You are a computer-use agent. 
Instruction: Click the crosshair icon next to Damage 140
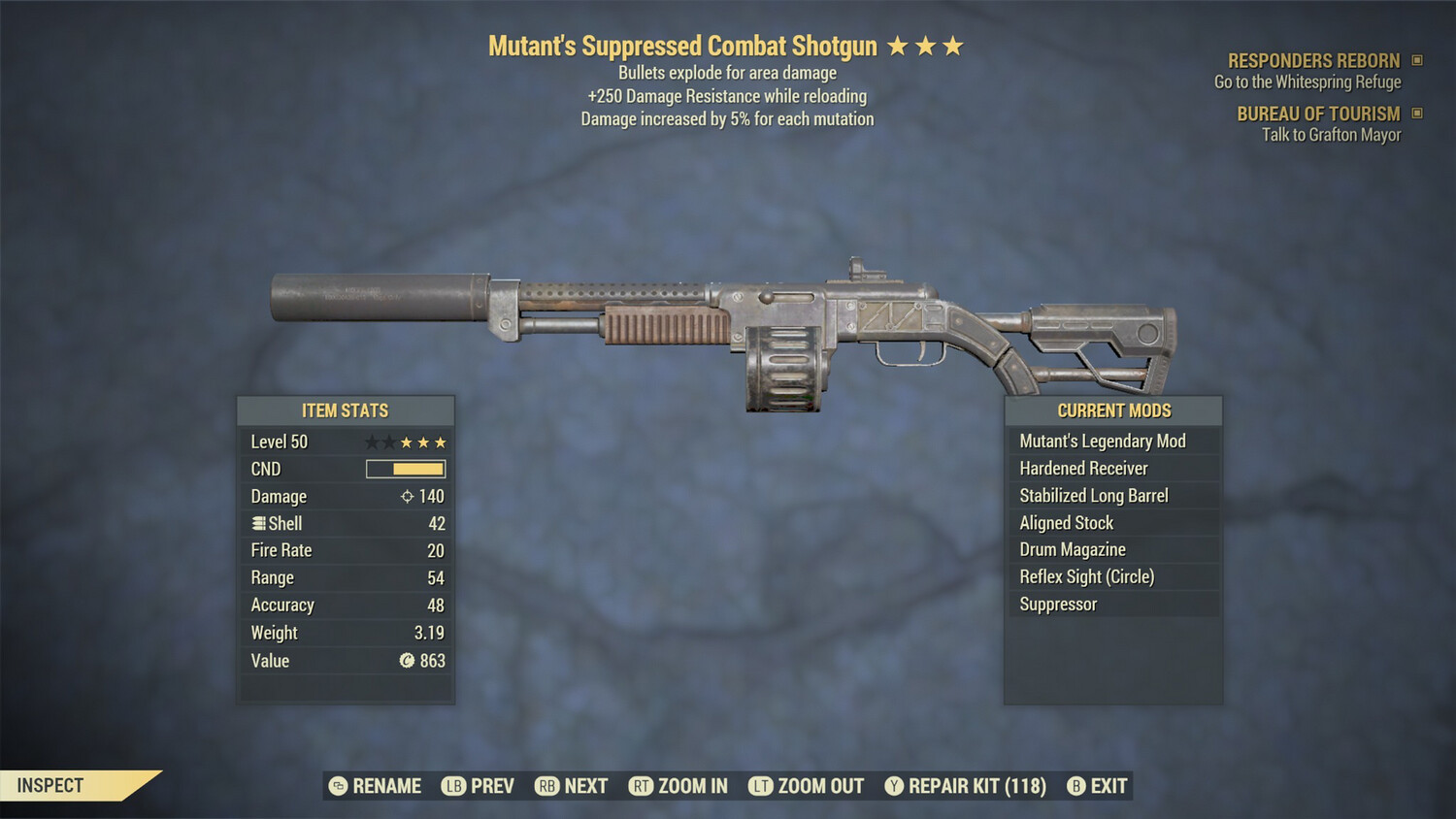tap(406, 496)
